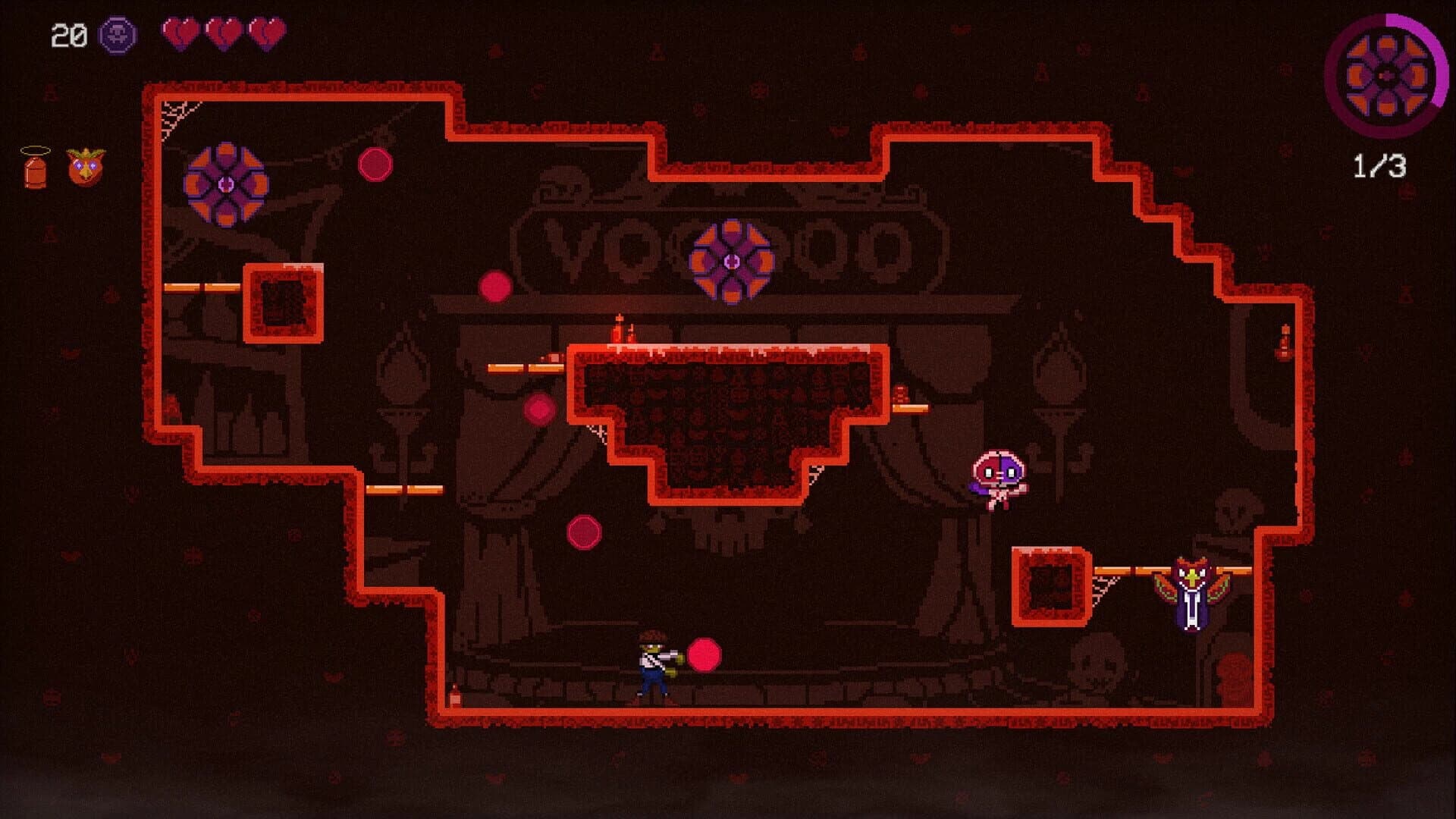
Task: Click the pink orb near the top-left corner
Action: (375, 162)
